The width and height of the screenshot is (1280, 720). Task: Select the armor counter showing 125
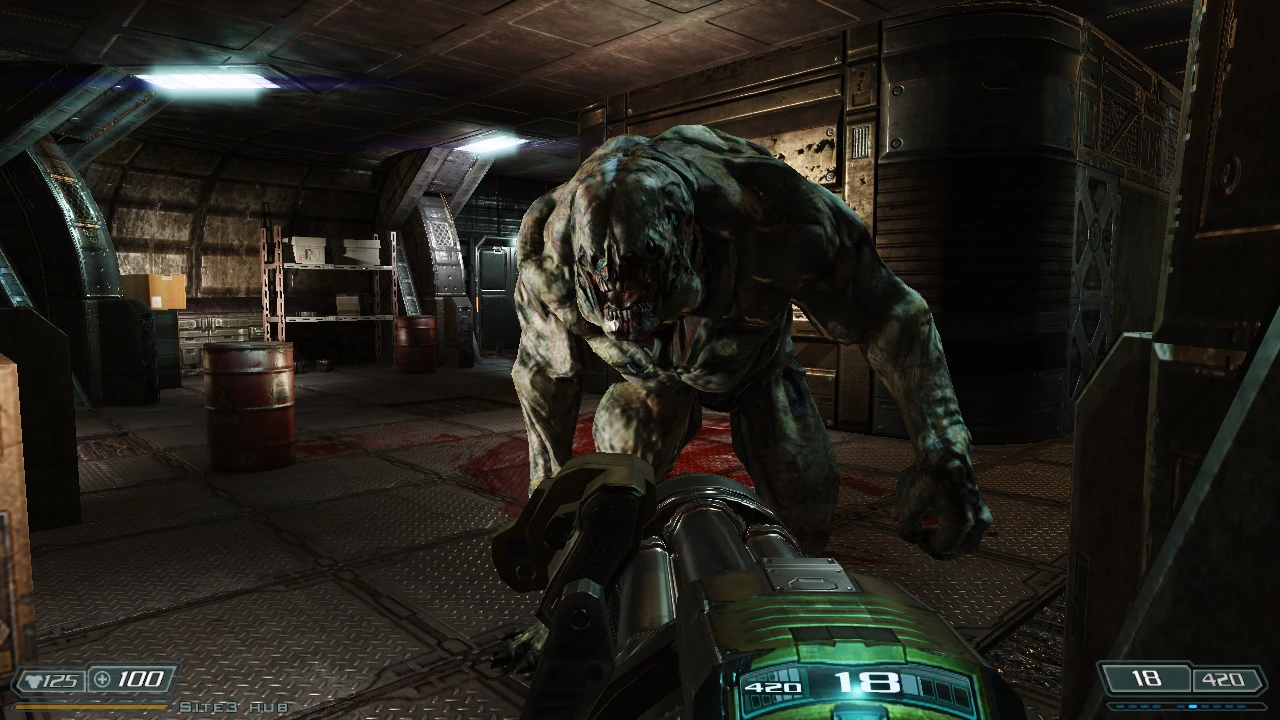60,679
